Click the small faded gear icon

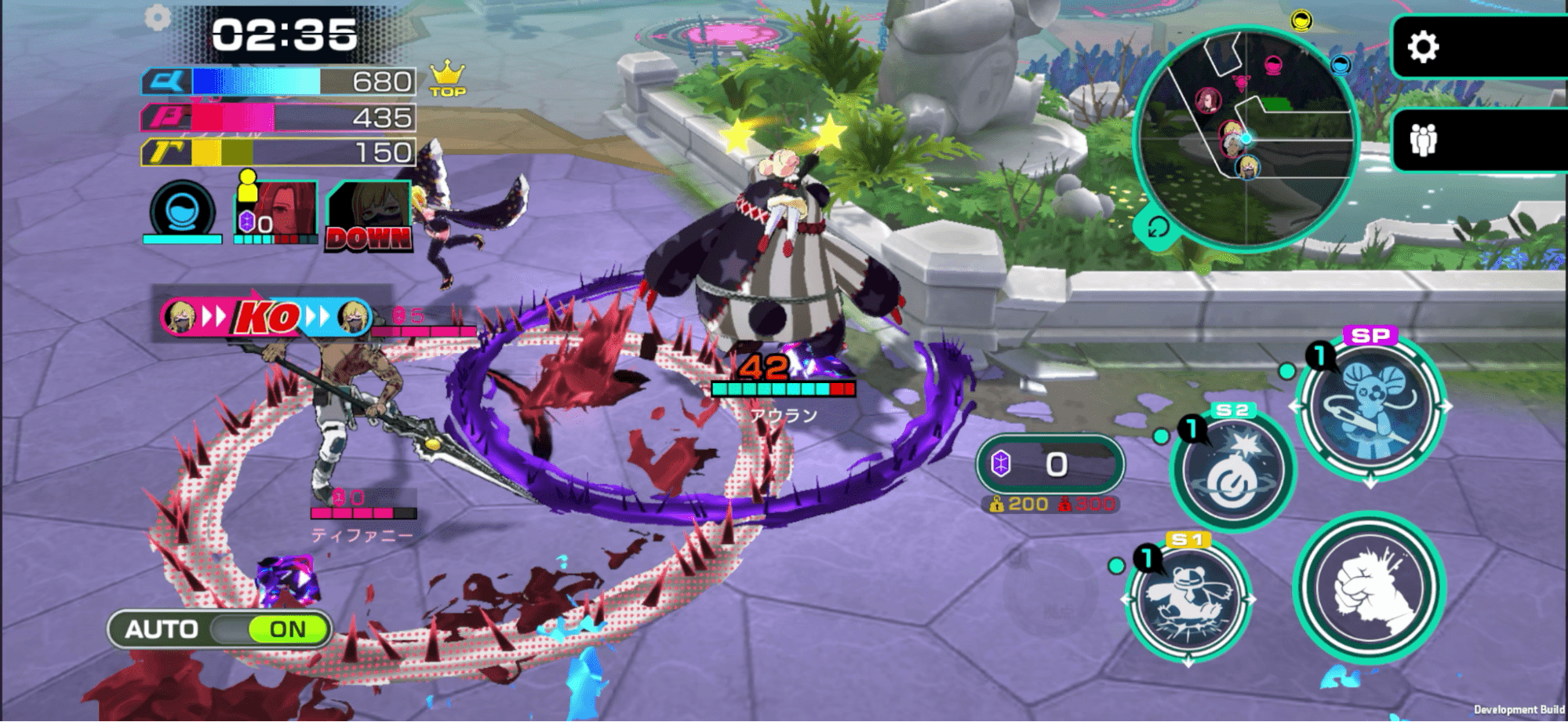pyautogui.click(x=158, y=17)
